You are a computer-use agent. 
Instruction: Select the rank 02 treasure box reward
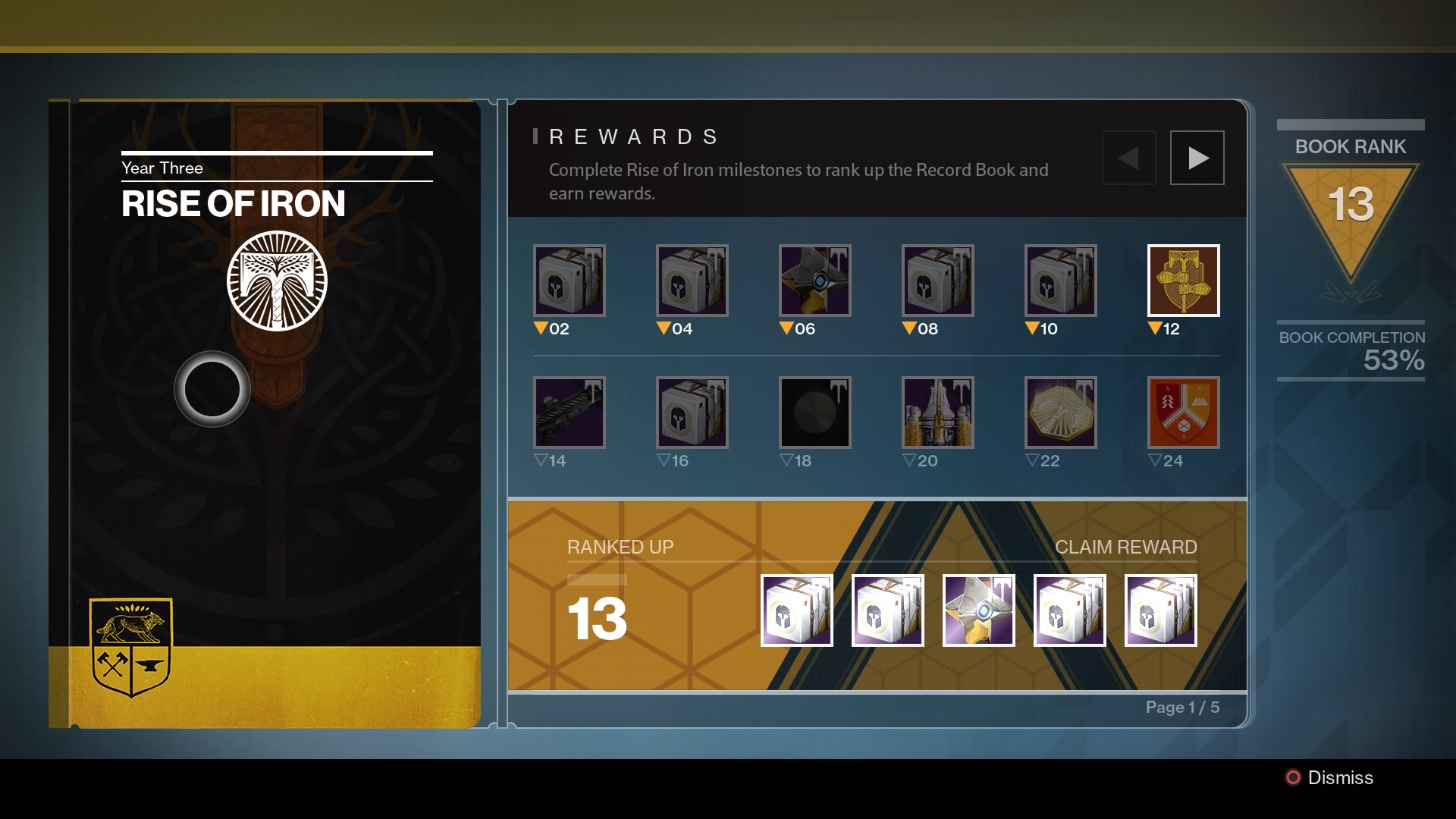(x=570, y=281)
